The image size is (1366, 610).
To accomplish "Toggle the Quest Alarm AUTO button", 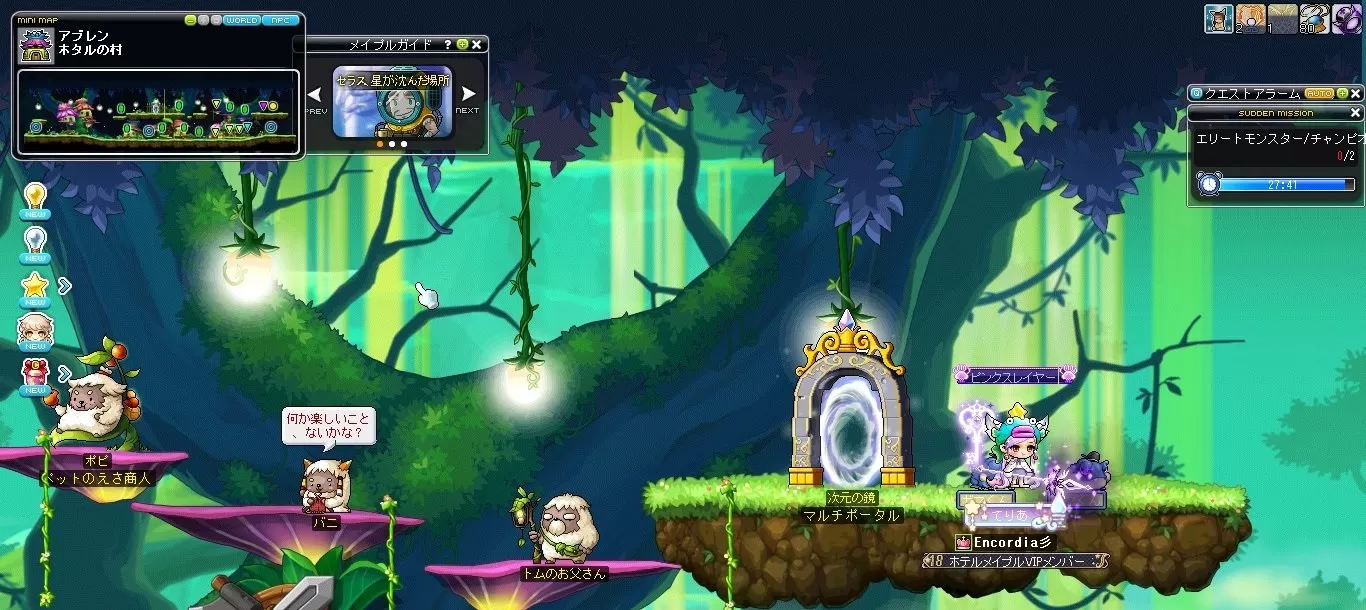I will pyautogui.click(x=1319, y=93).
